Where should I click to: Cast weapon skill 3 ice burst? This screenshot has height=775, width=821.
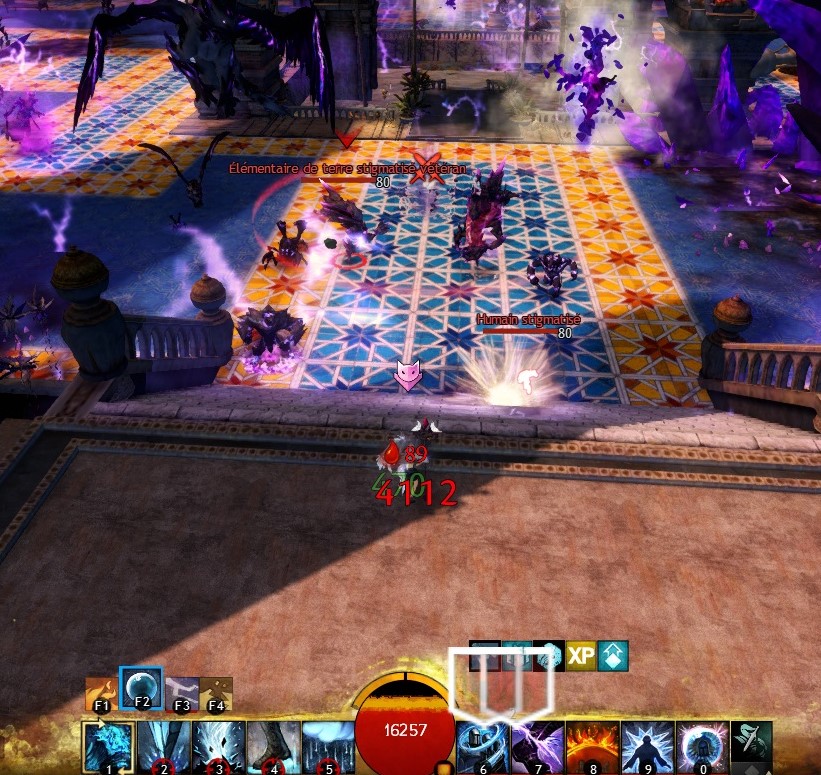(x=215, y=746)
